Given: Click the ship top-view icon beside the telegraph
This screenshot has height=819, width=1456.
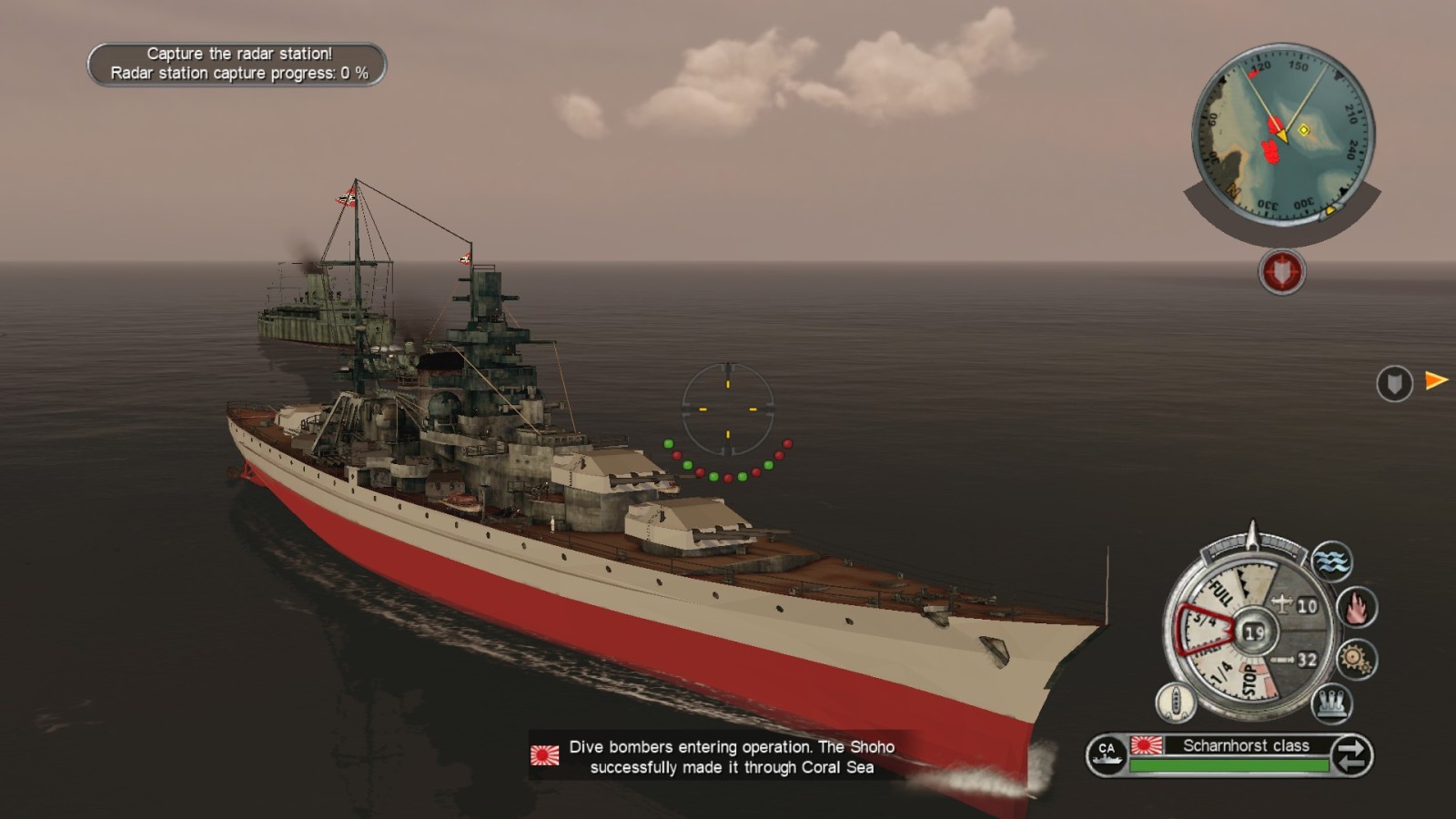Looking at the screenshot, I should [1175, 703].
